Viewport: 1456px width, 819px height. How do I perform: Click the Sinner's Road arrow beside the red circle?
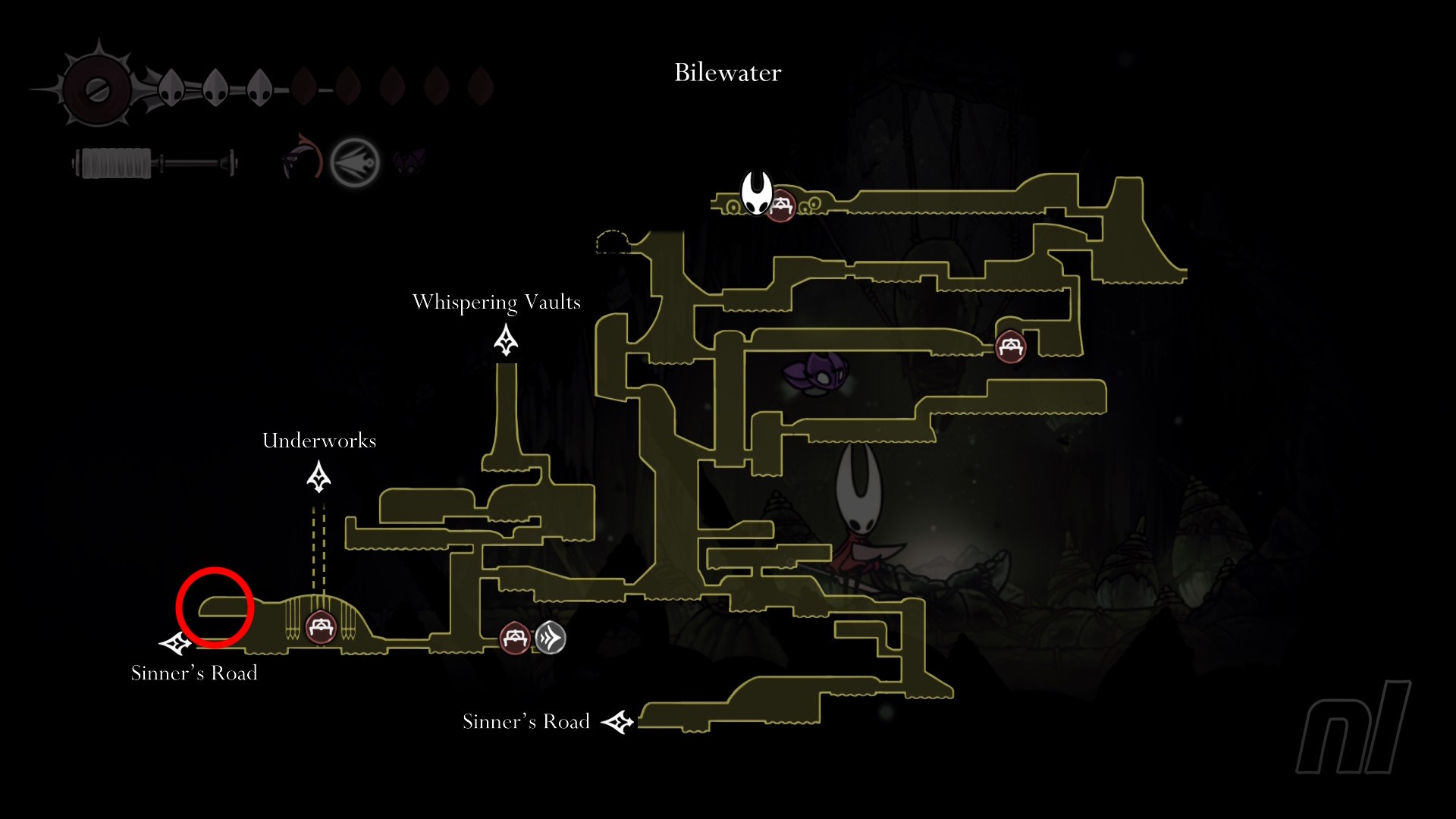[176, 644]
